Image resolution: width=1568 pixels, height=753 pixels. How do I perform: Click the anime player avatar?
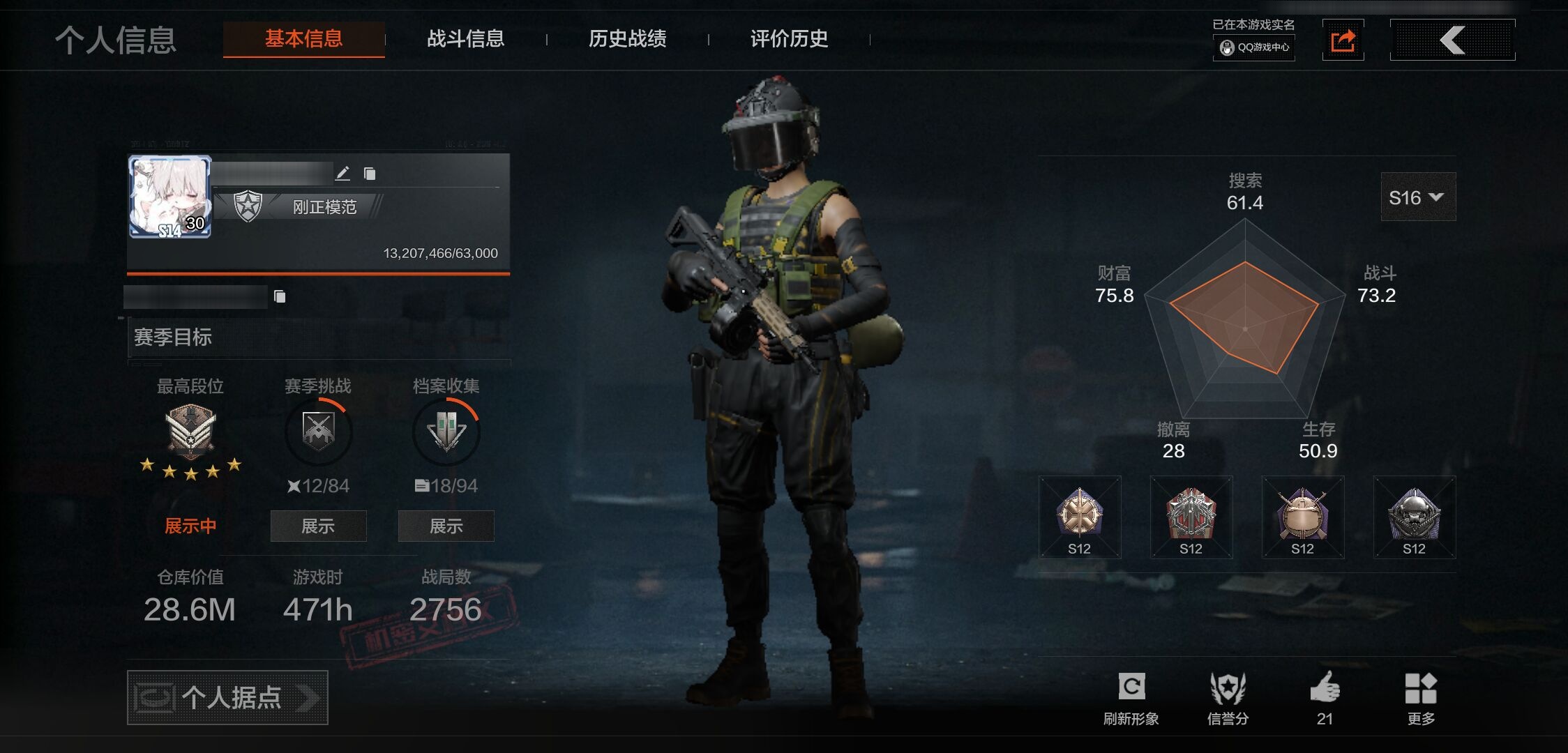tap(170, 197)
